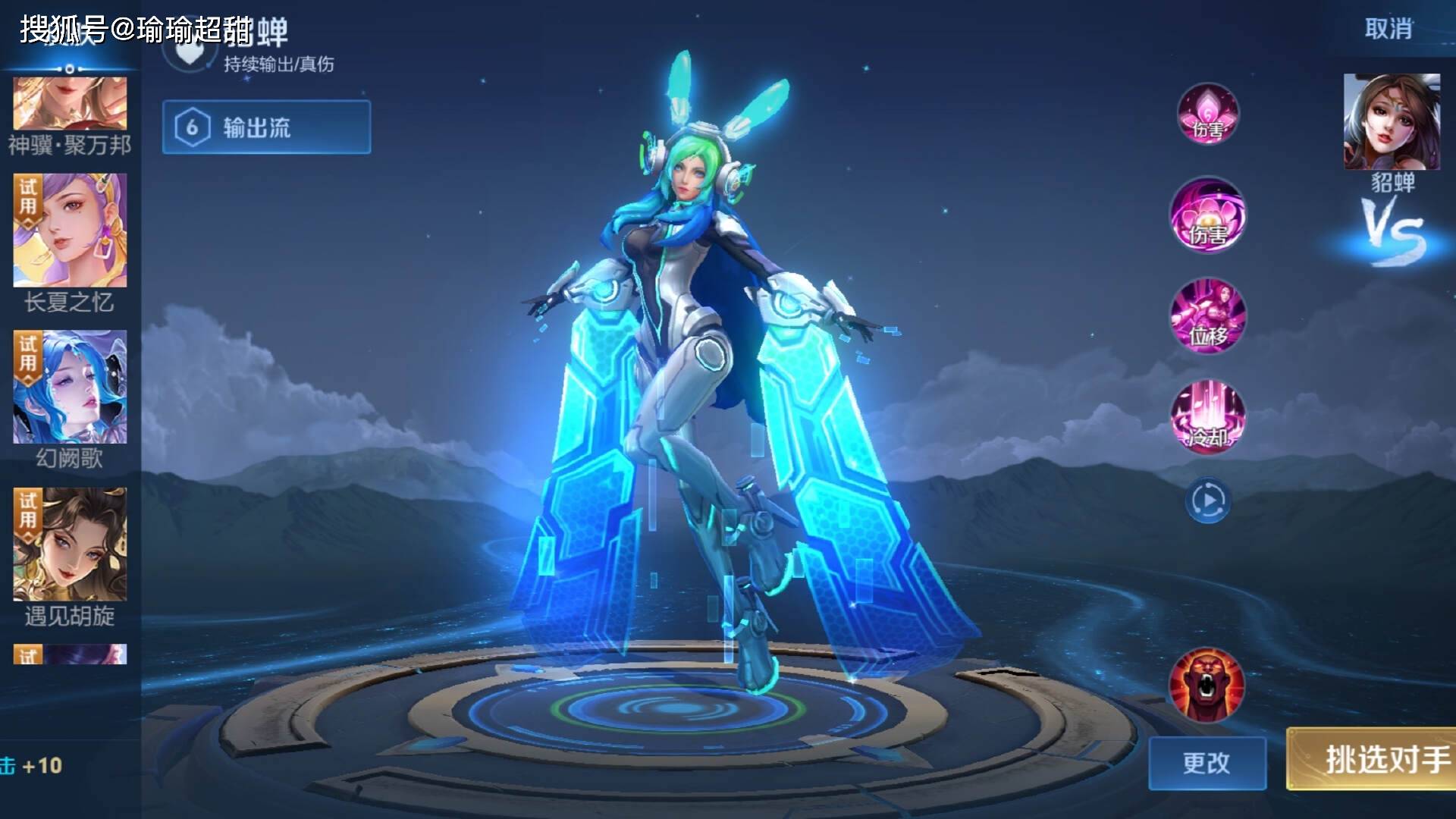View the lotus passive skill icon
This screenshot has width=1456, height=819.
click(x=1207, y=114)
